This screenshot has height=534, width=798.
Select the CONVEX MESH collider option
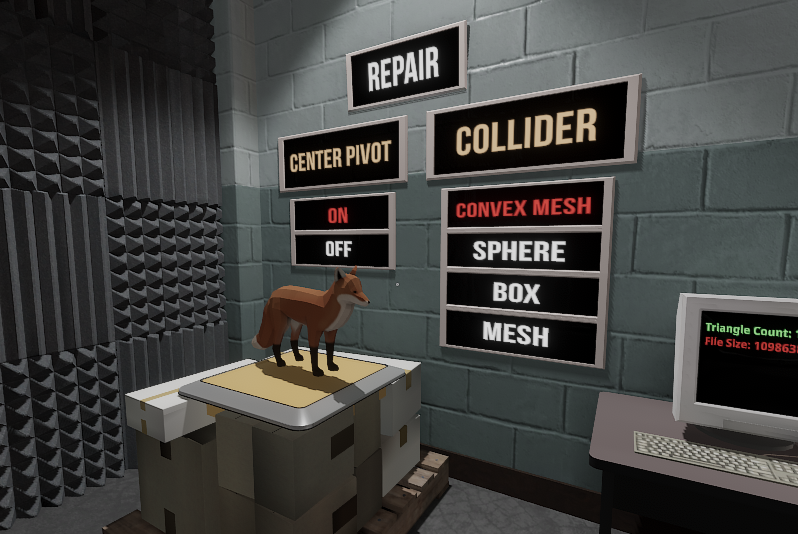524,208
